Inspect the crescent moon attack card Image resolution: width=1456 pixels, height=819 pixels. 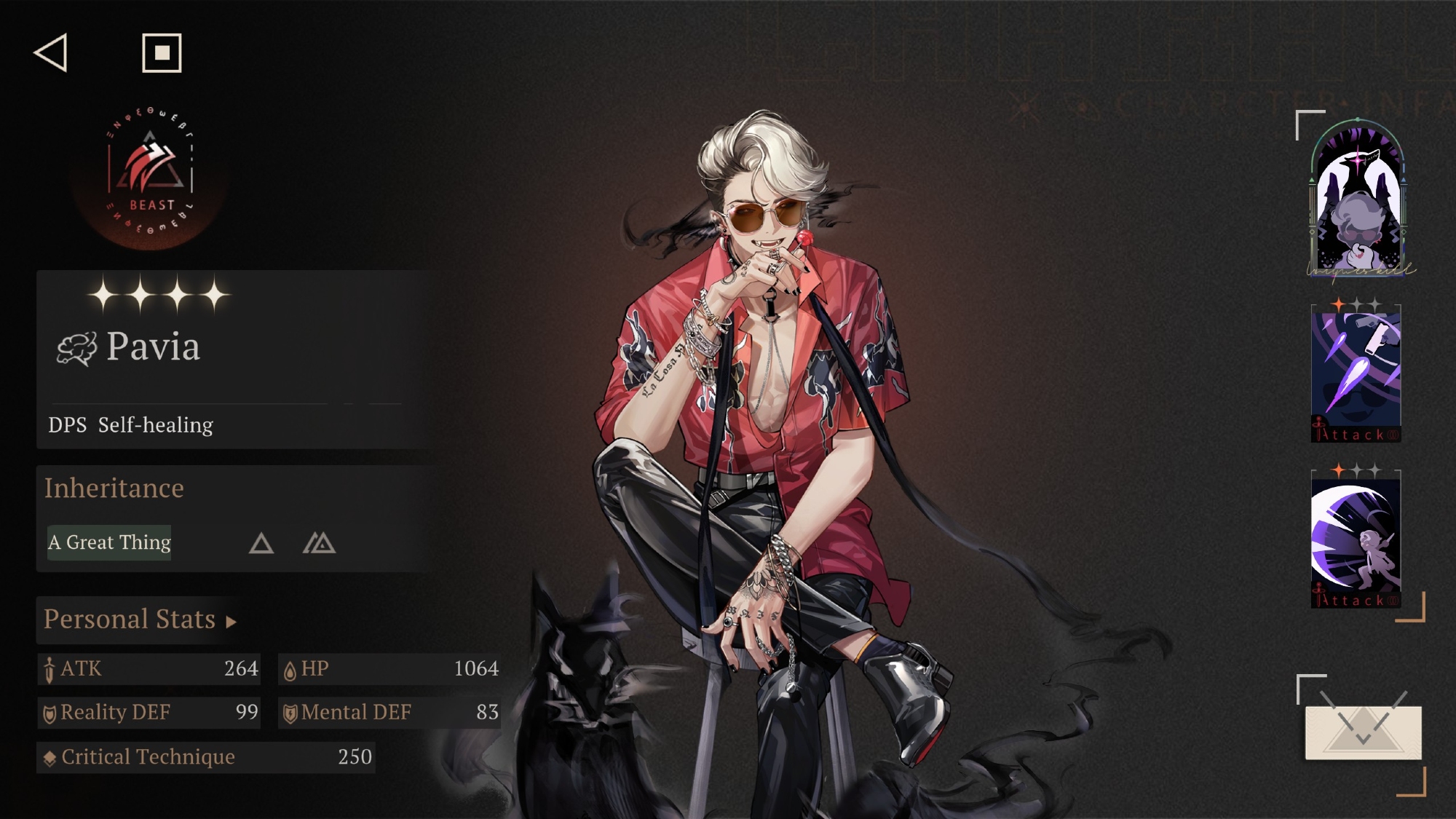pyautogui.click(x=1356, y=540)
